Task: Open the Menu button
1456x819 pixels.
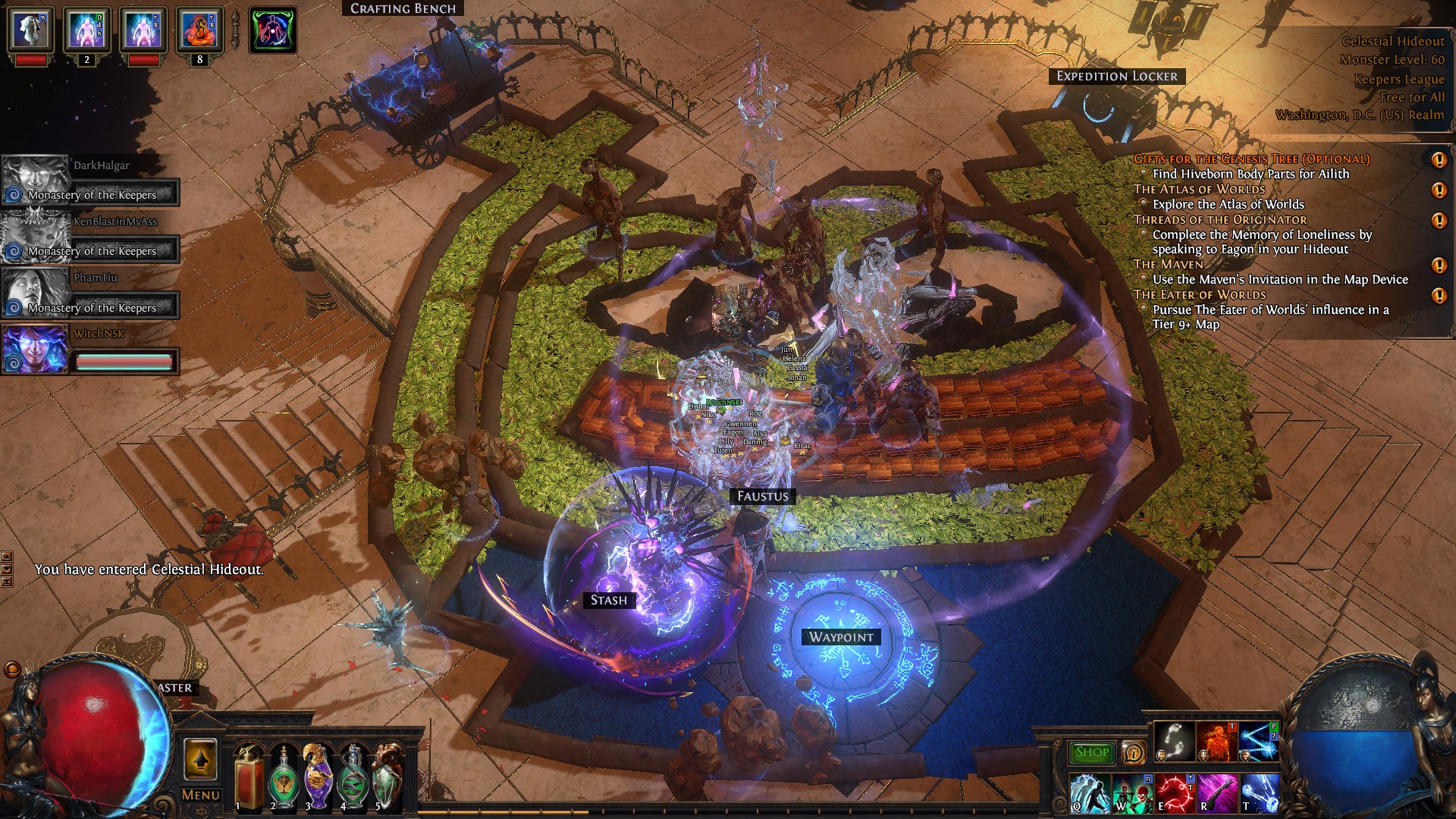Action: 201,795
